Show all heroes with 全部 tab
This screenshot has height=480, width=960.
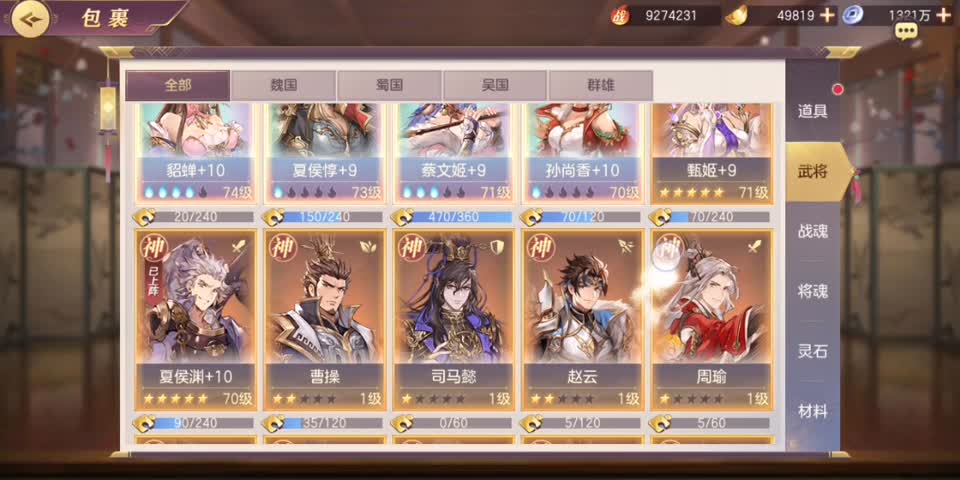(x=177, y=86)
